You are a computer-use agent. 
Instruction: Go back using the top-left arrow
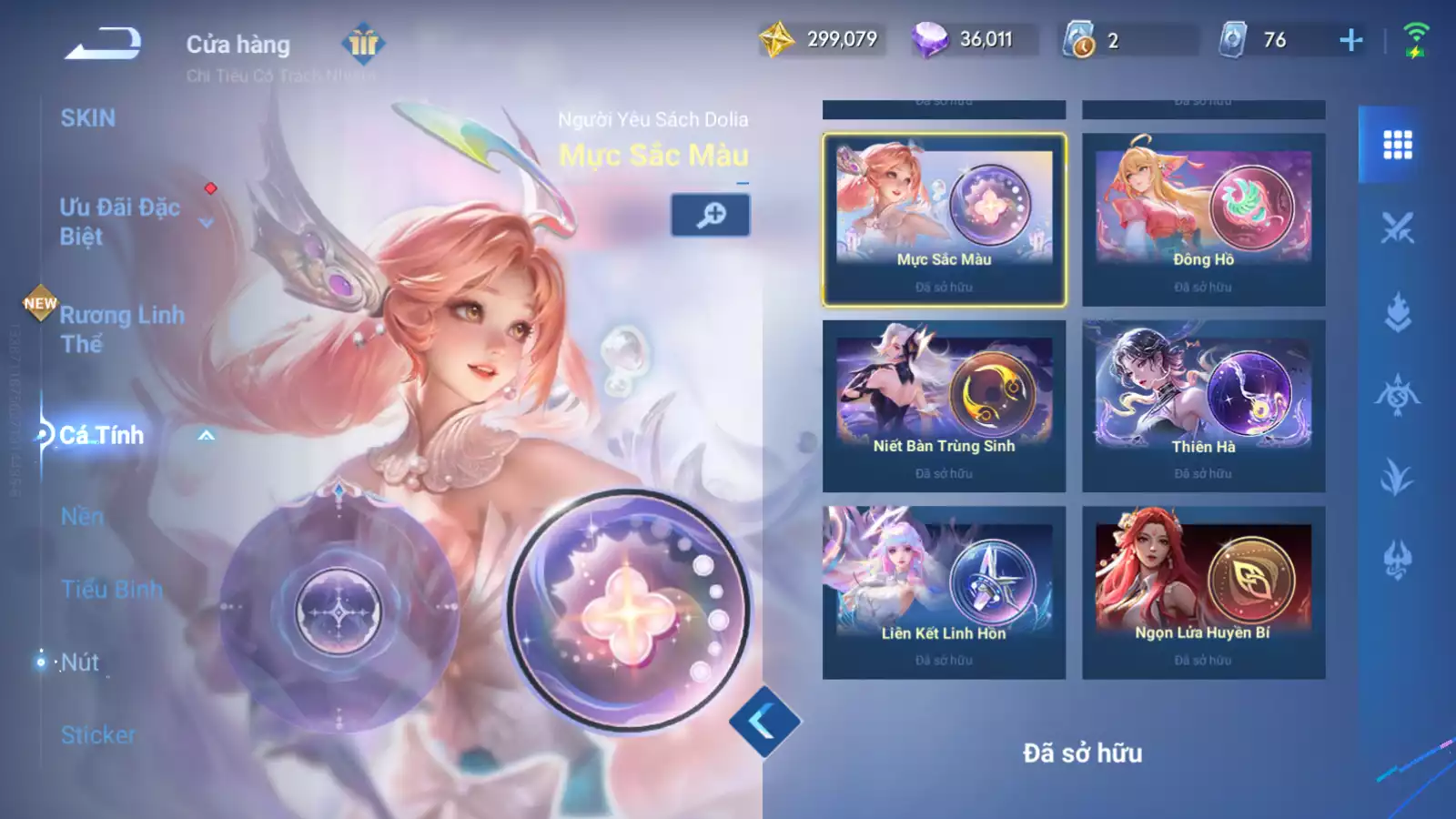(x=103, y=43)
